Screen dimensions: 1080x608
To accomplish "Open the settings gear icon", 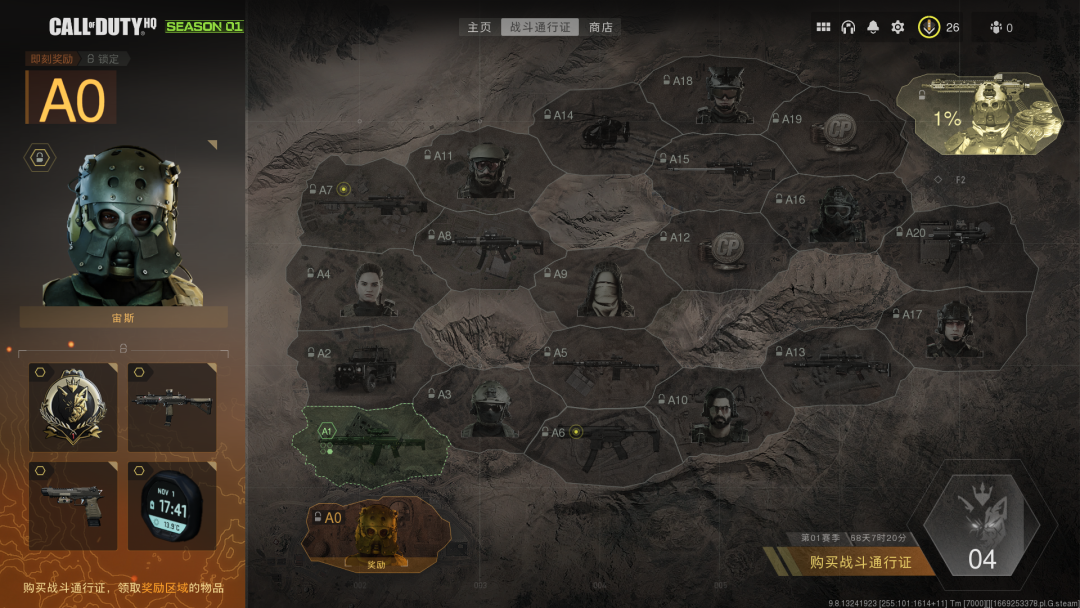I will click(x=898, y=27).
